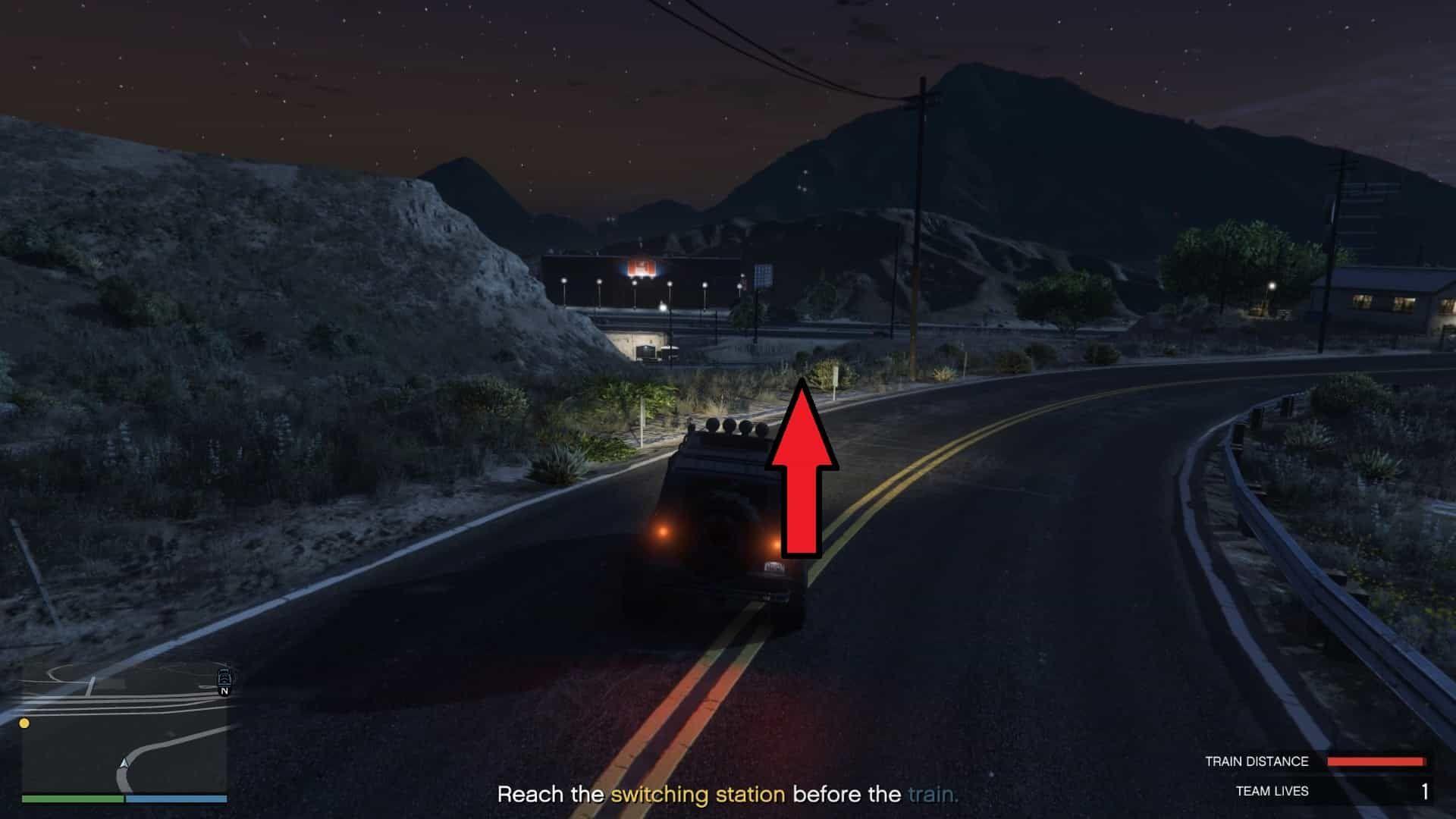This screenshot has width=1456, height=819.
Task: Click the north indicator on the minimap
Action: pyautogui.click(x=224, y=692)
